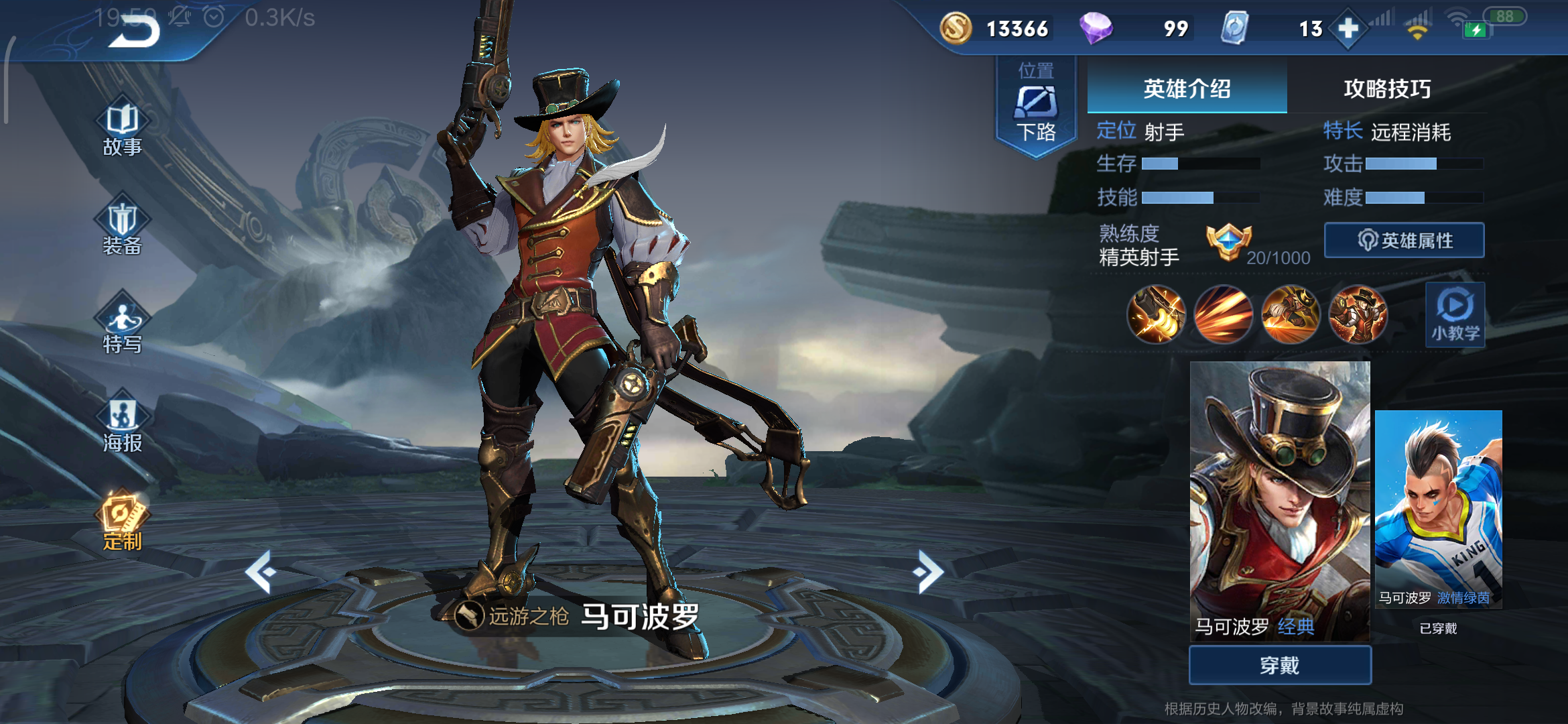The height and width of the screenshot is (724, 1568).
Task: View the orange streaks skill icon
Action: (x=1223, y=314)
